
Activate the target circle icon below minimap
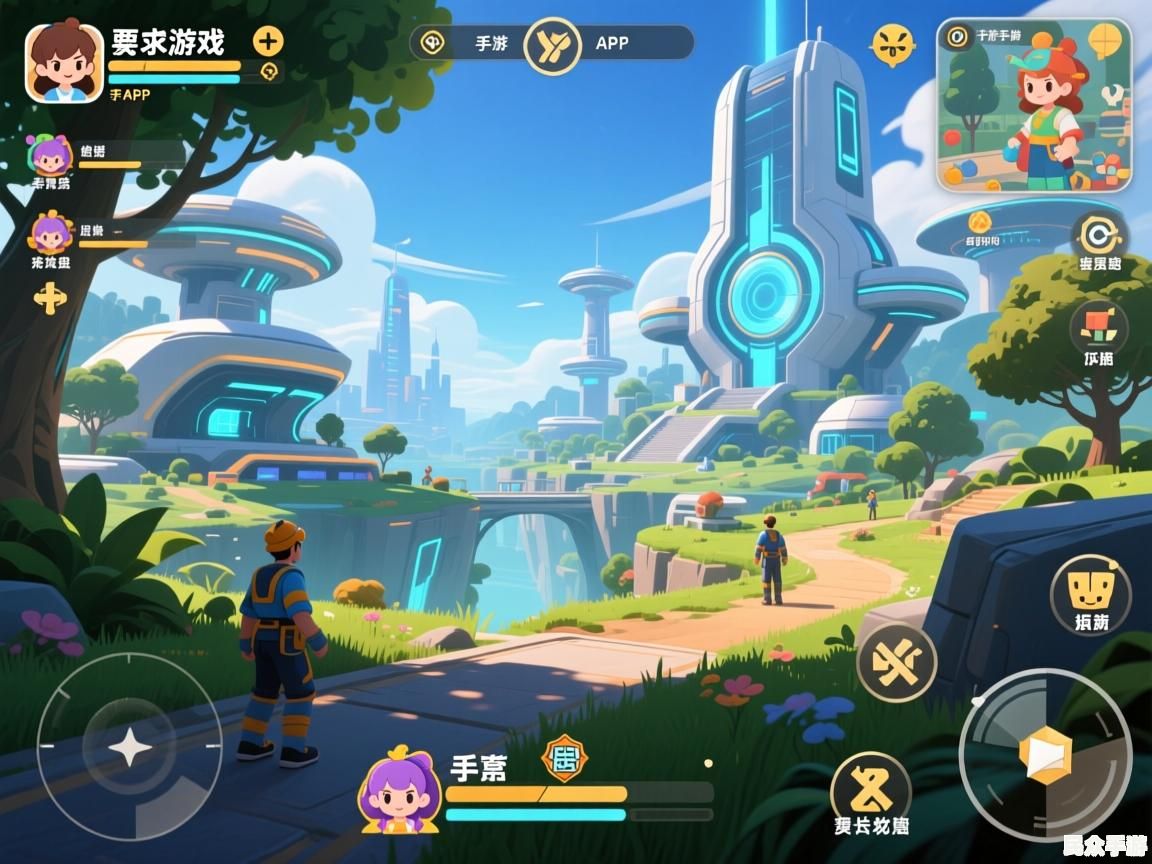(1099, 237)
